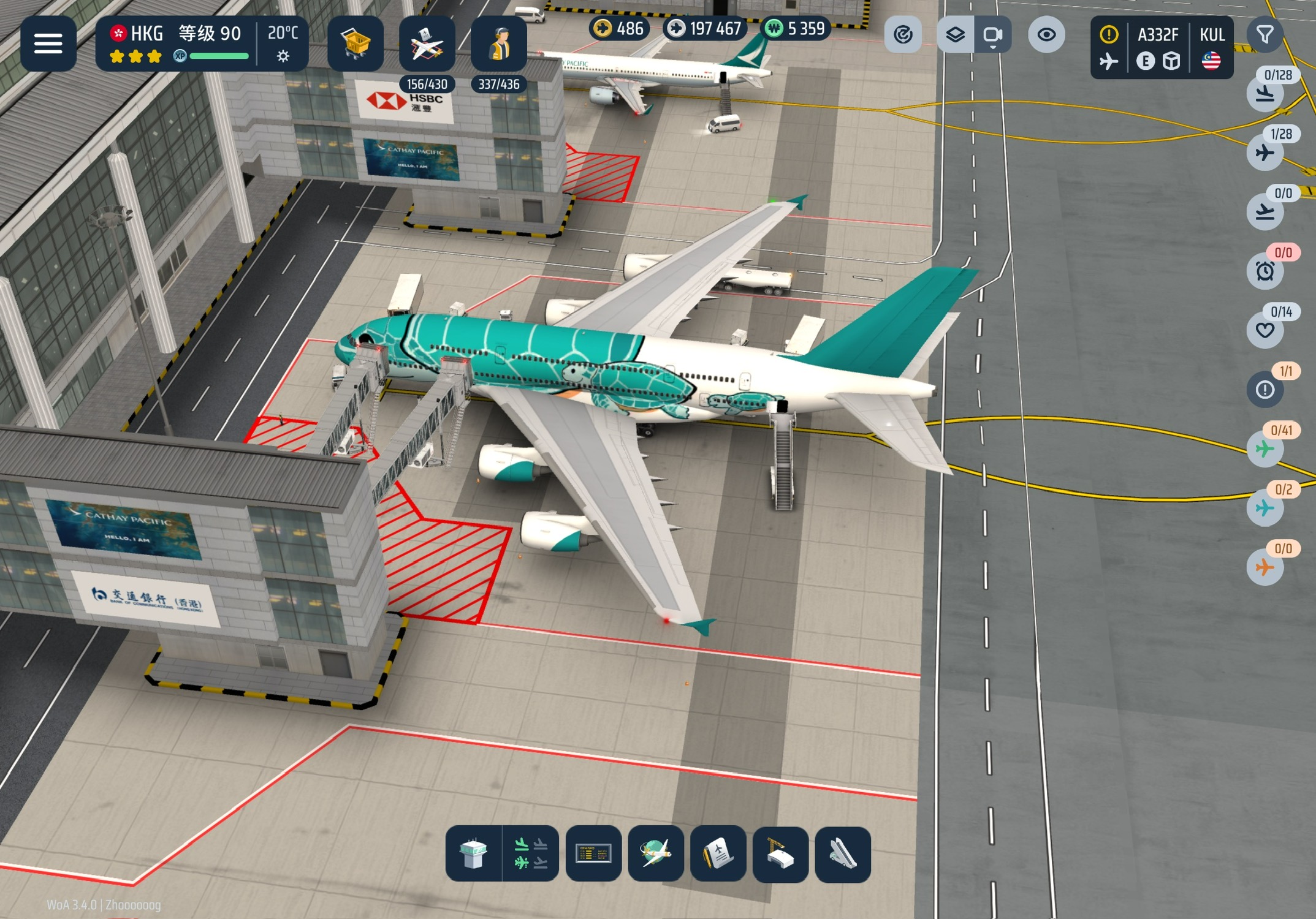Switch the camera mode
This screenshot has height=919, width=1316.
coord(992,34)
